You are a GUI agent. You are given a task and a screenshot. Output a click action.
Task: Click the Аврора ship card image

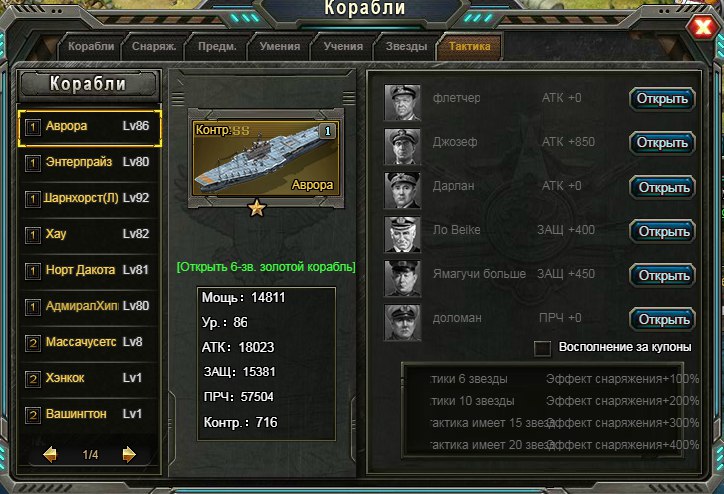[264, 156]
